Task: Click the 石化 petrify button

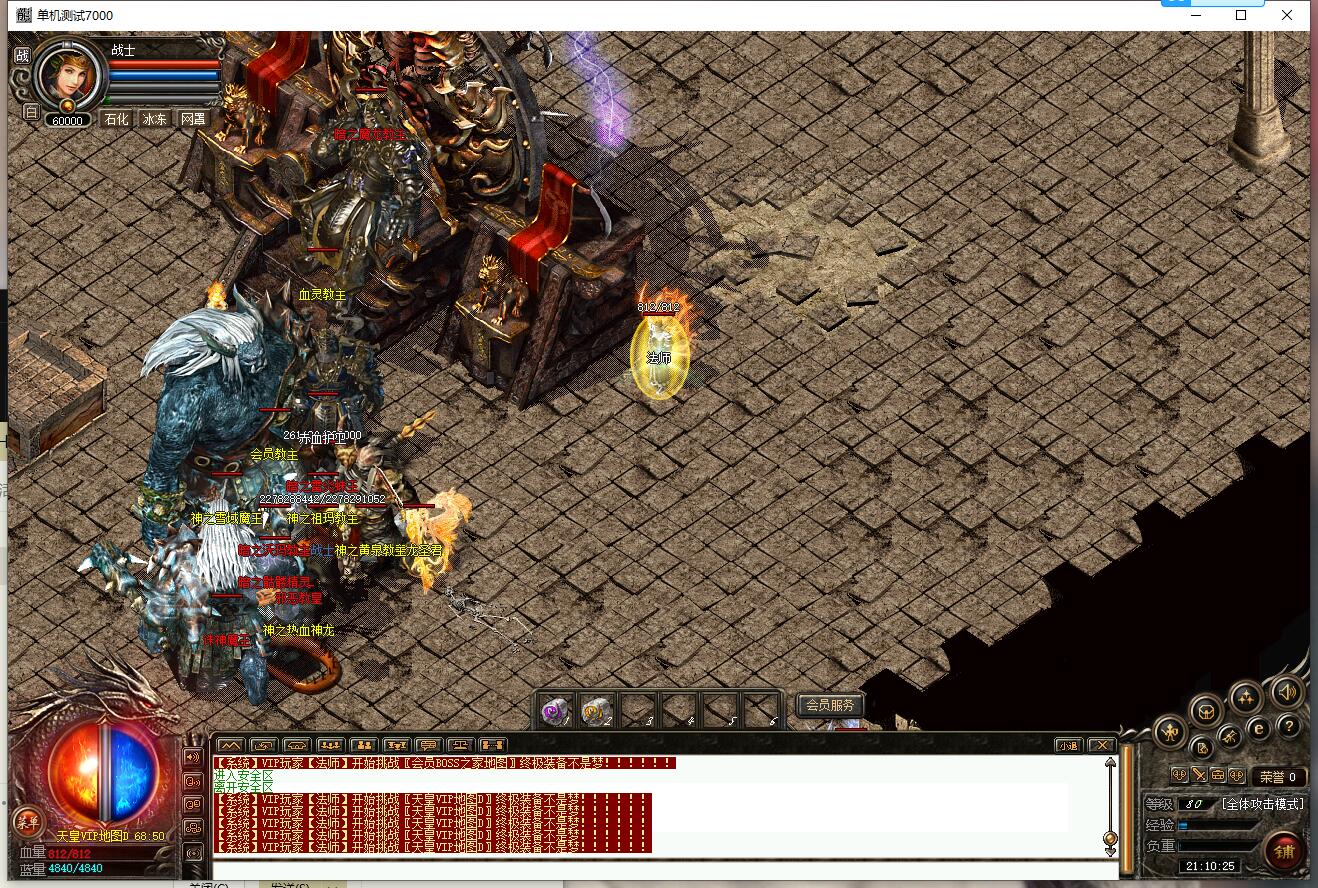Action: tap(117, 119)
